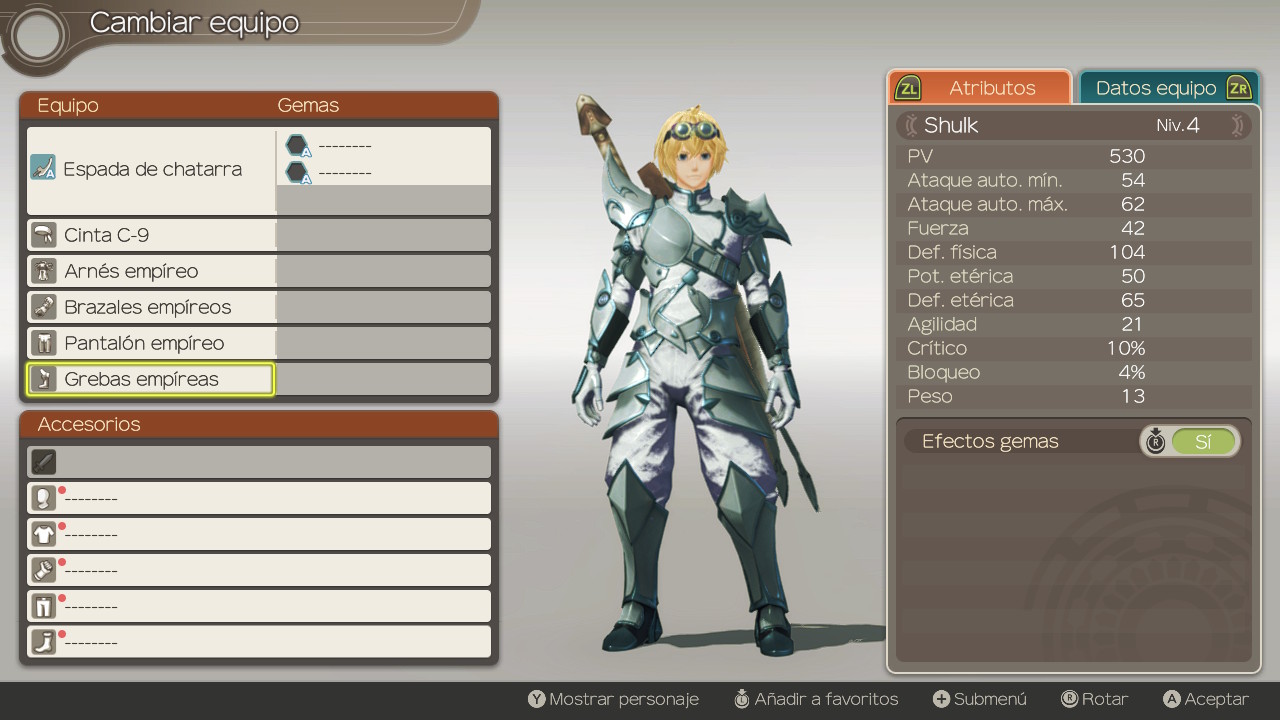The image size is (1280, 720).
Task: Open the Datos equipo tab
Action: [1166, 88]
